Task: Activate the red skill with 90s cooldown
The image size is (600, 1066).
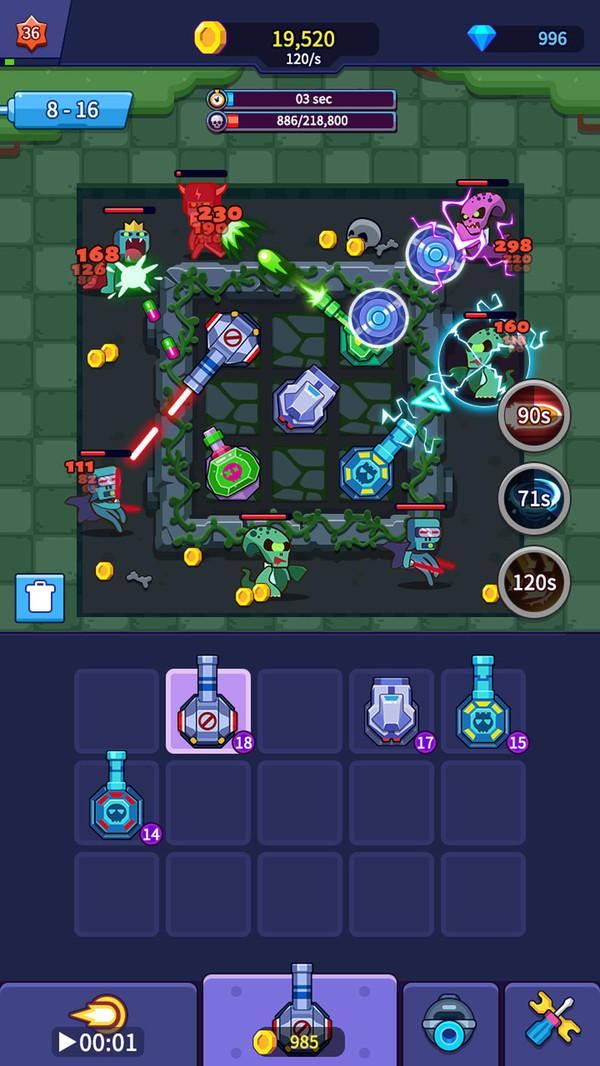Action: point(534,415)
